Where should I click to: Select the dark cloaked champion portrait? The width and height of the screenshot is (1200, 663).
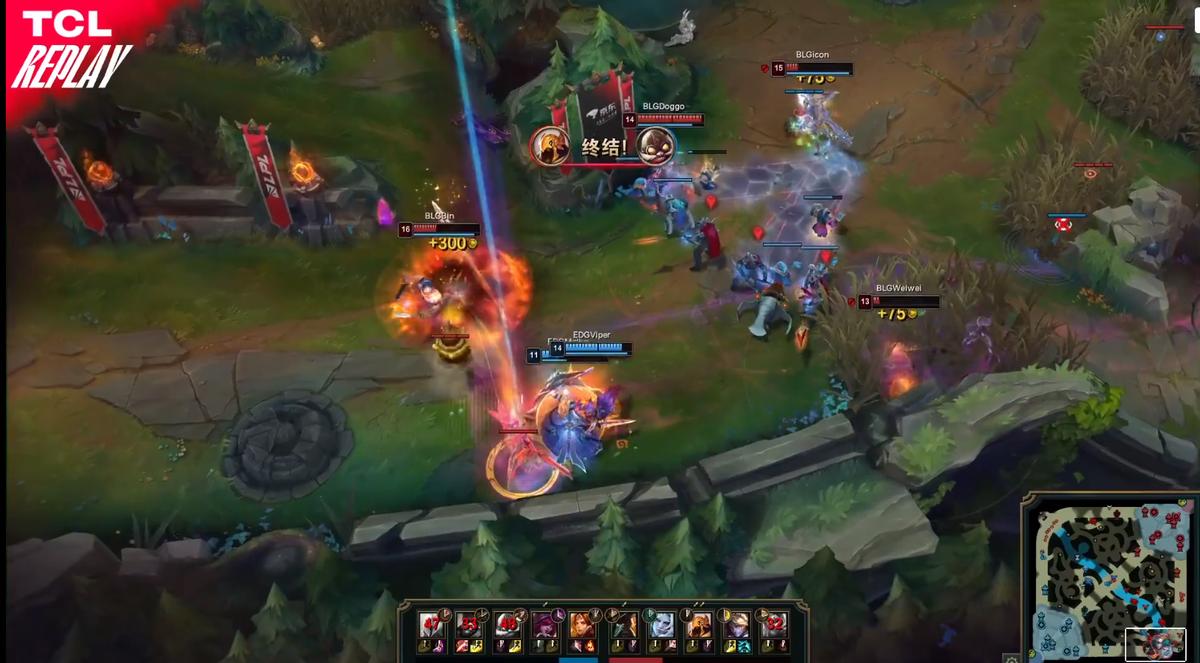click(624, 625)
